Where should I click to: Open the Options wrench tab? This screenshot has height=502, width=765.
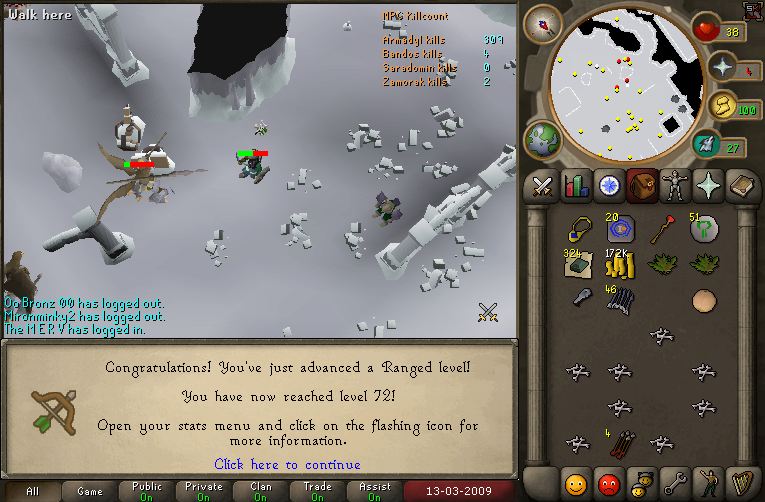pyautogui.click(x=676, y=483)
